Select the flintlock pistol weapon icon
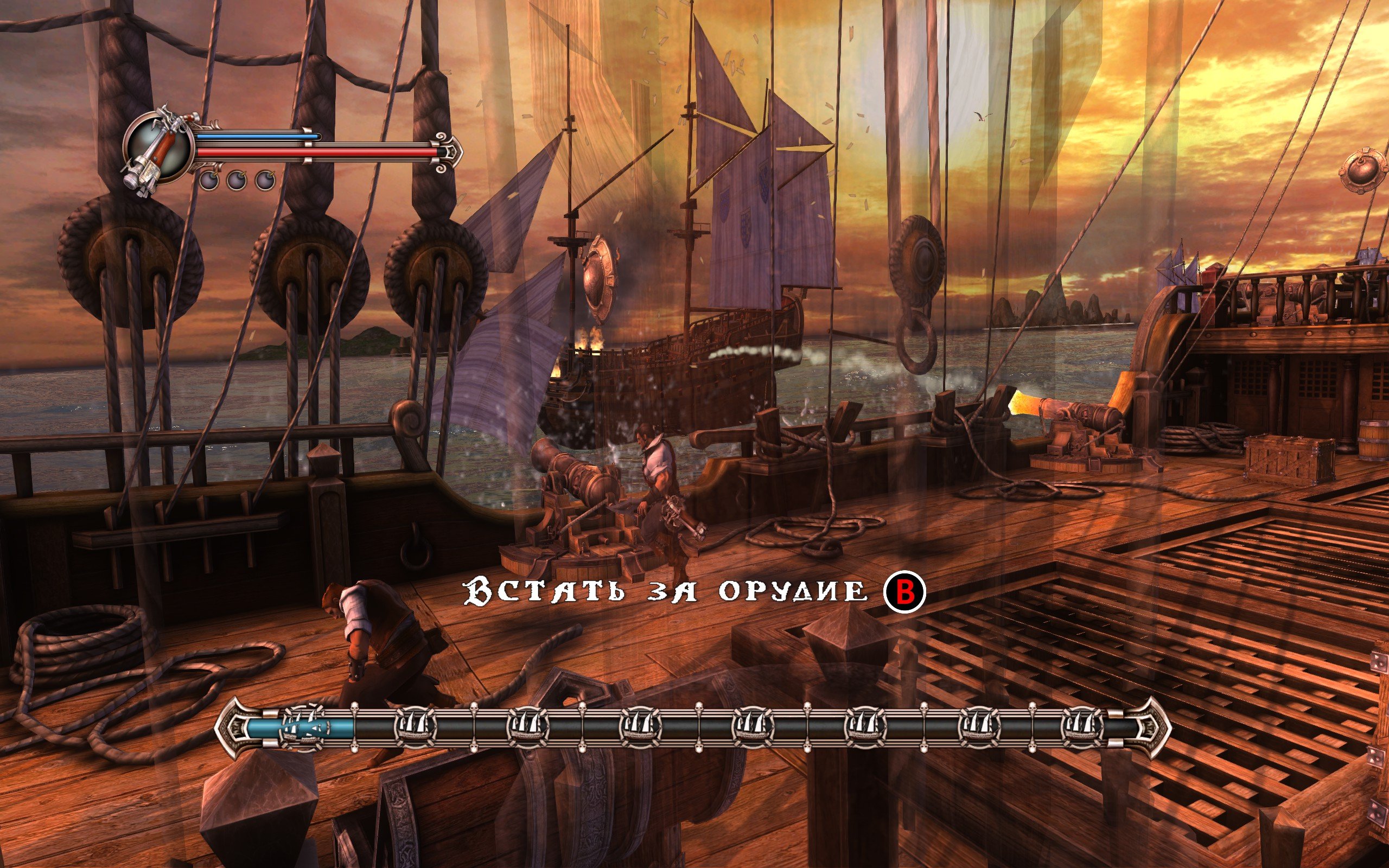Image resolution: width=1389 pixels, height=868 pixels. (x=157, y=149)
